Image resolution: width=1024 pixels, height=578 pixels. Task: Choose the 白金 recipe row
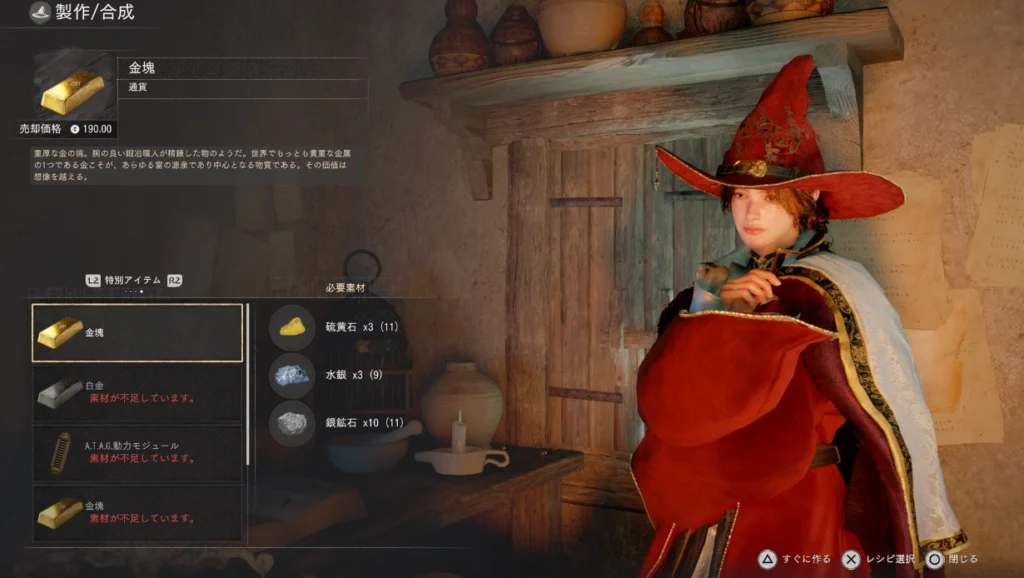(x=138, y=392)
